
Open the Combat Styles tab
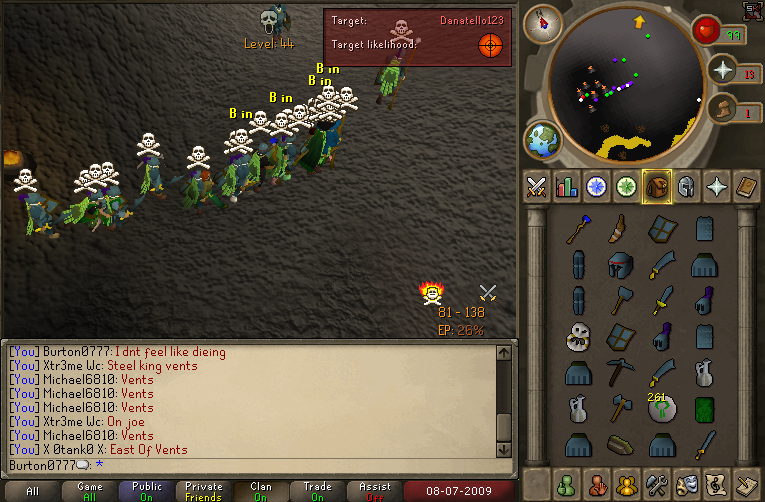coord(537,187)
